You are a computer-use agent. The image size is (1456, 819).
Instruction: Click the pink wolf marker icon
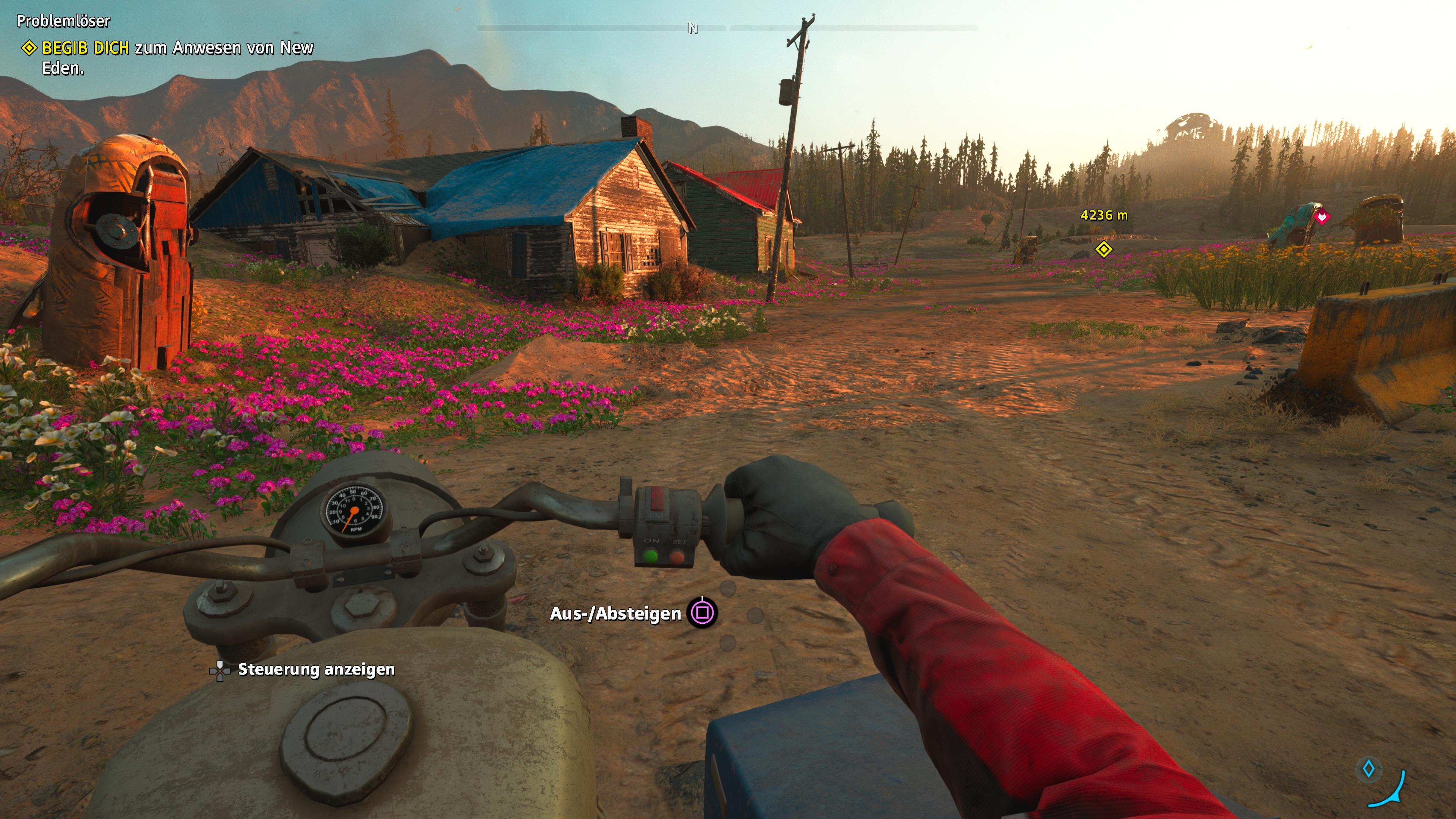(x=1321, y=217)
